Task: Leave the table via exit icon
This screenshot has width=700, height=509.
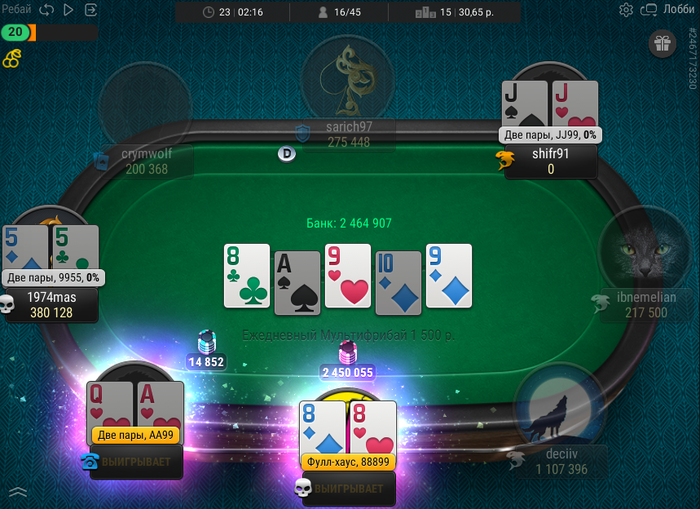Action: (91, 10)
